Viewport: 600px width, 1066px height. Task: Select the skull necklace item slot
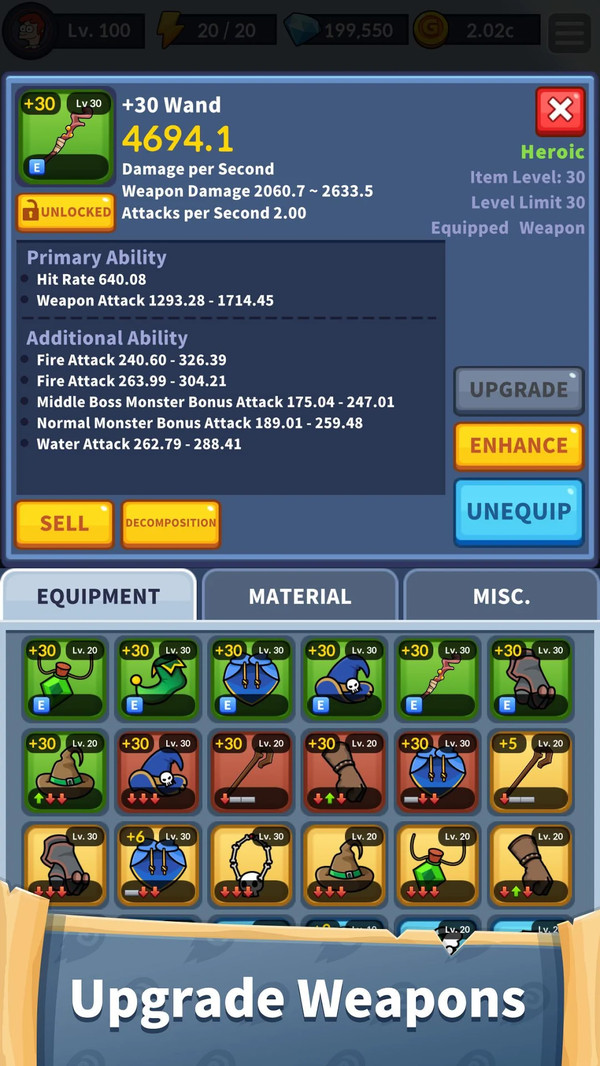pos(252,864)
